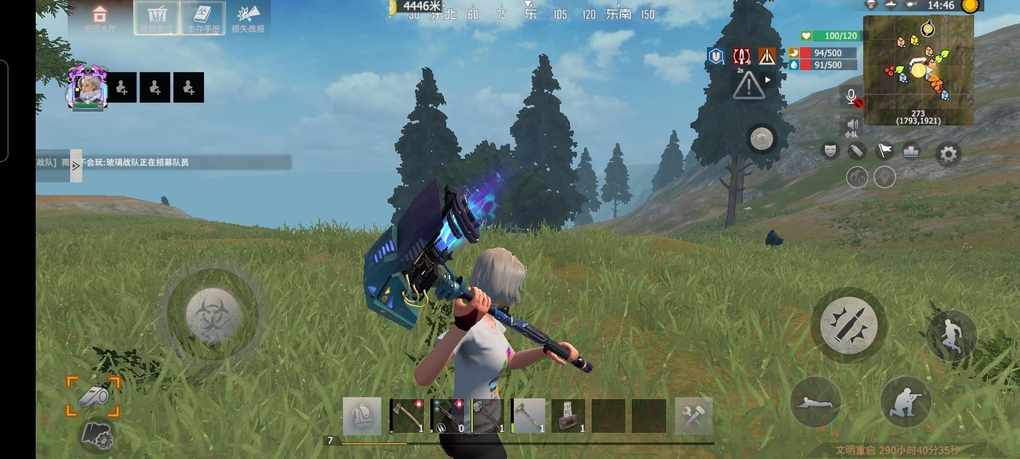Open the shopping basket menu at top
Viewport: 1020px width, 459px height.
pyautogui.click(x=156, y=17)
